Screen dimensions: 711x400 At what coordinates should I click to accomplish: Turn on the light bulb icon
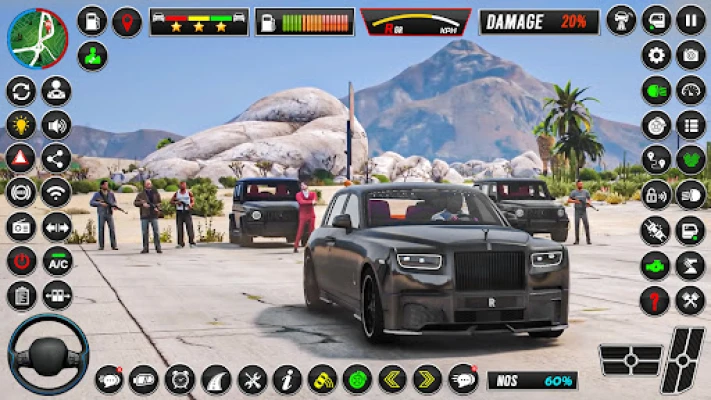[x=20, y=125]
